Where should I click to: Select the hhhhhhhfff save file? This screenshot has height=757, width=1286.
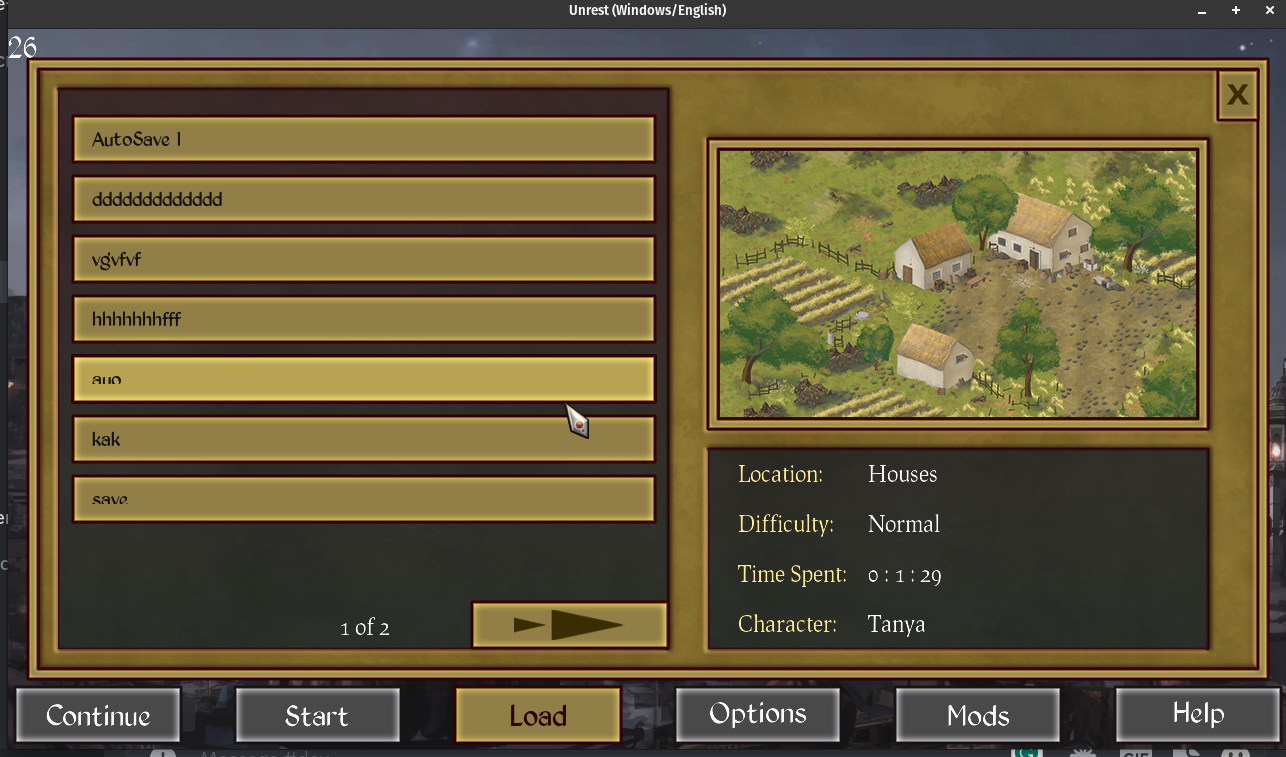point(363,318)
